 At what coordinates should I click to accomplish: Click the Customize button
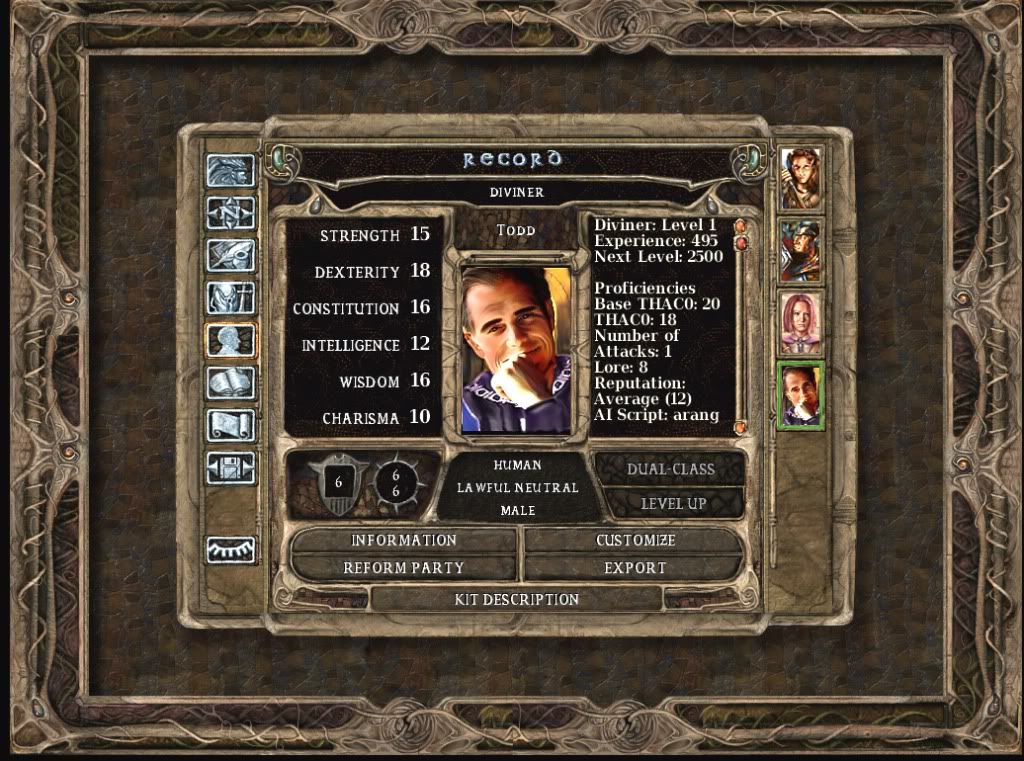[635, 541]
